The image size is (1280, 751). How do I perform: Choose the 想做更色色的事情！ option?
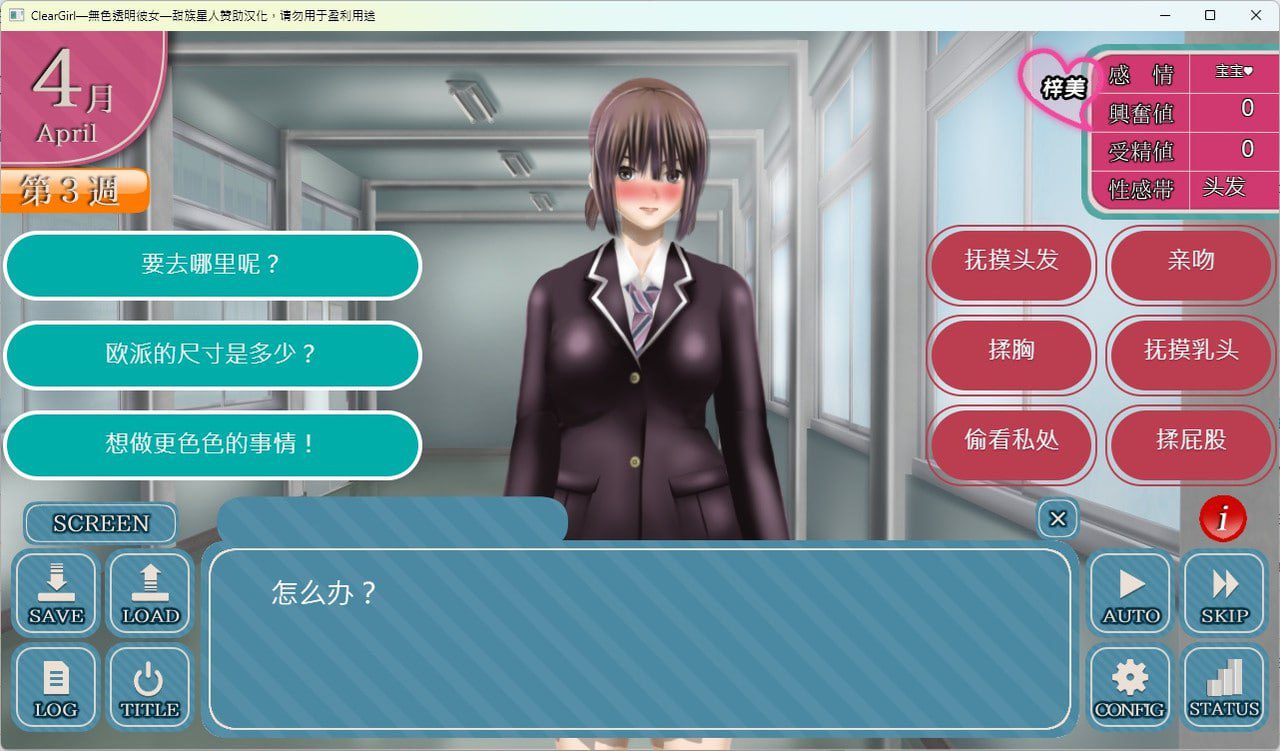[212, 446]
